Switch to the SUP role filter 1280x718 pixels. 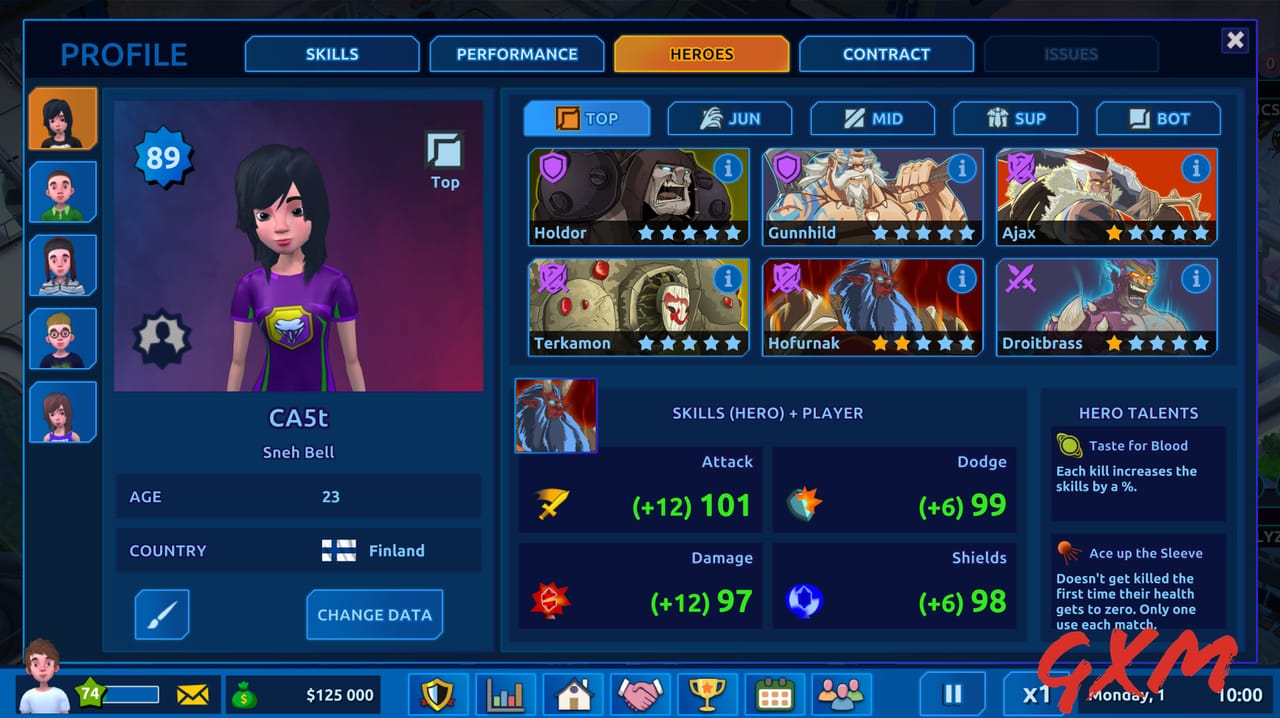point(1015,119)
